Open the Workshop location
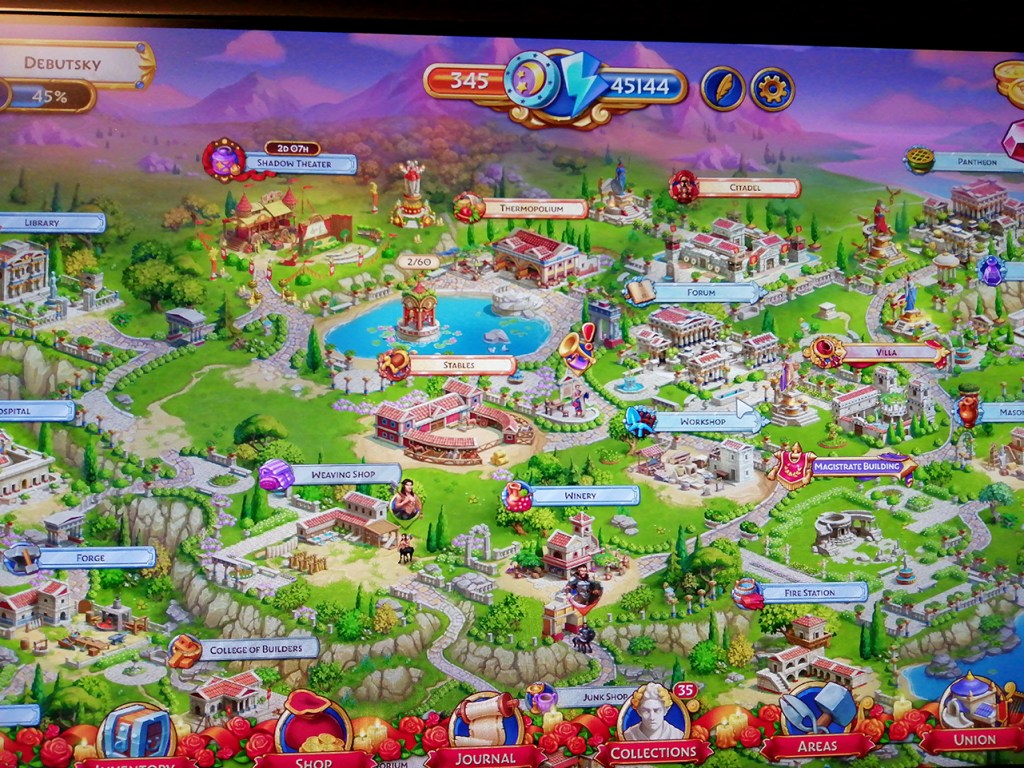Image resolution: width=1024 pixels, height=768 pixels. [x=702, y=421]
